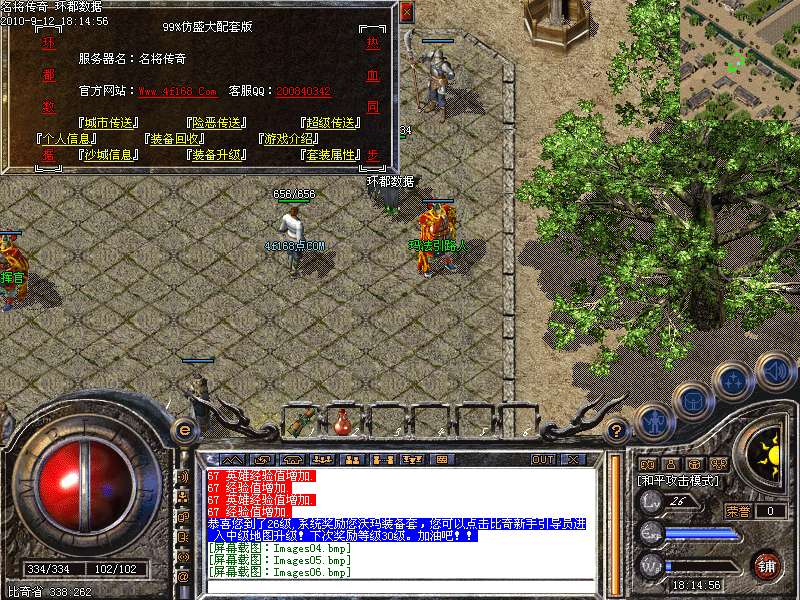Open the red 铺 shop button
This screenshot has width=800, height=600.
766,565
